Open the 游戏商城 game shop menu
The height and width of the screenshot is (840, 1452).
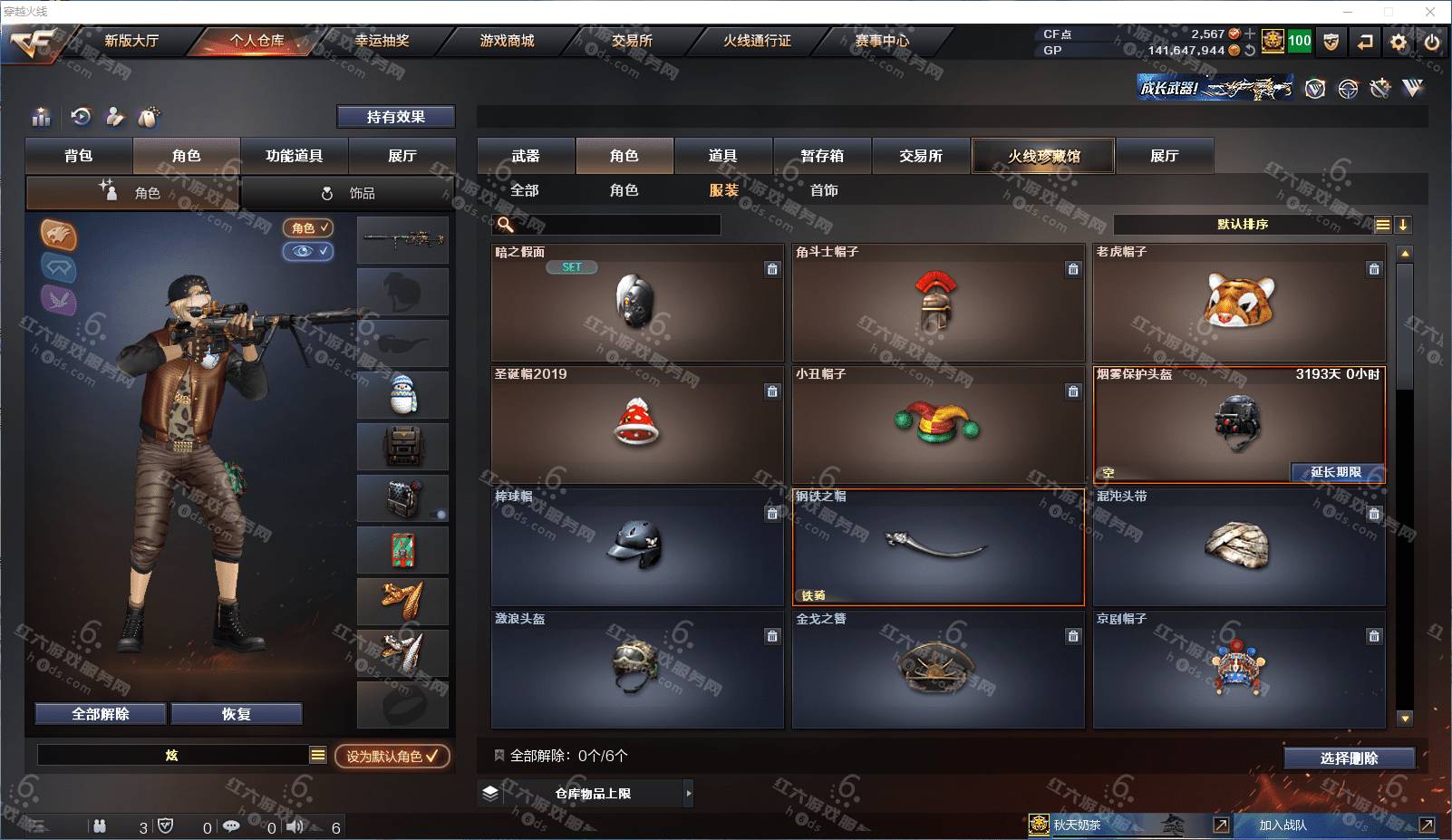tap(507, 41)
